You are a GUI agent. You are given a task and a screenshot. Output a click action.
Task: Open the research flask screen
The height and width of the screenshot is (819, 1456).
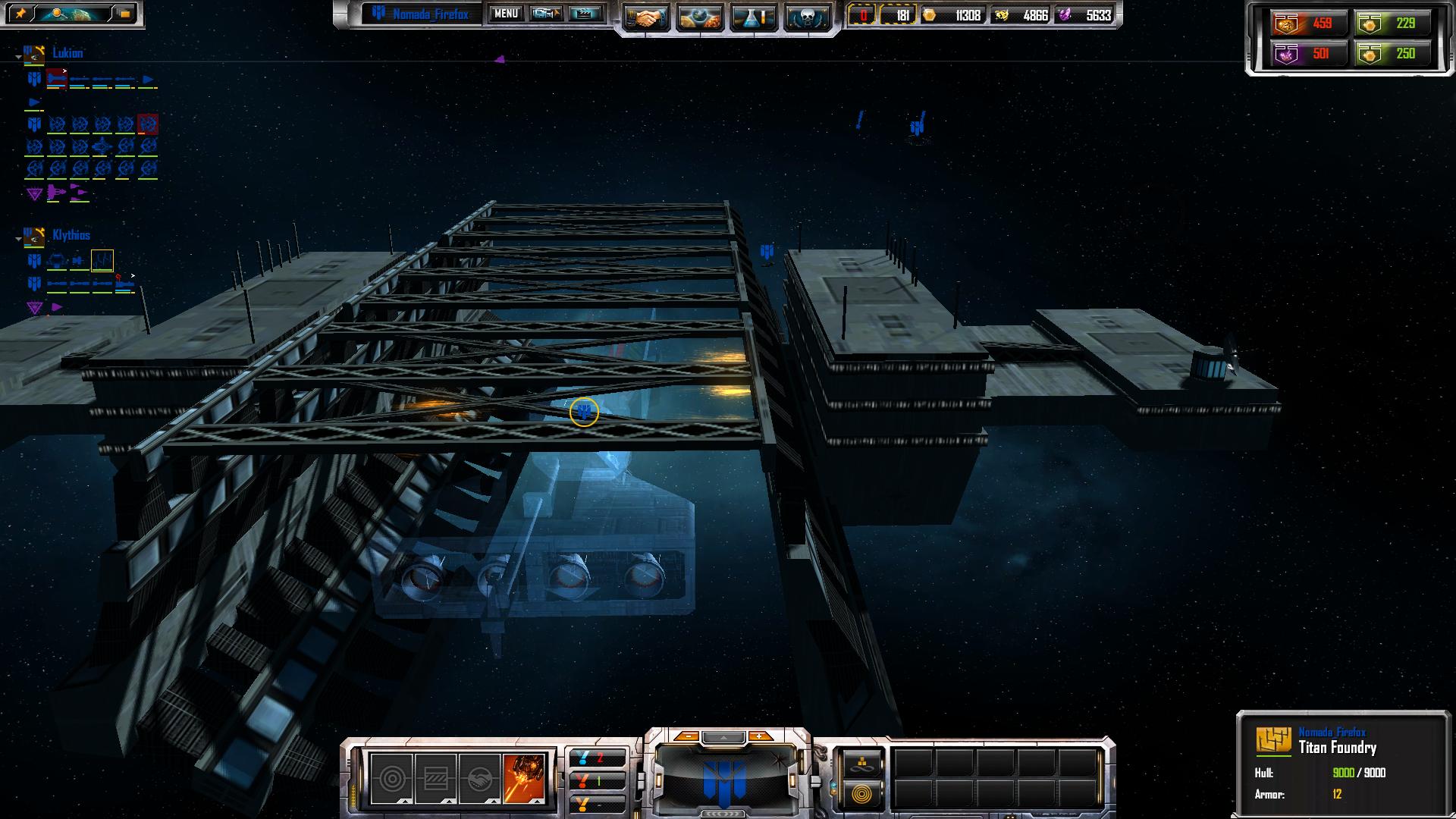(x=753, y=17)
